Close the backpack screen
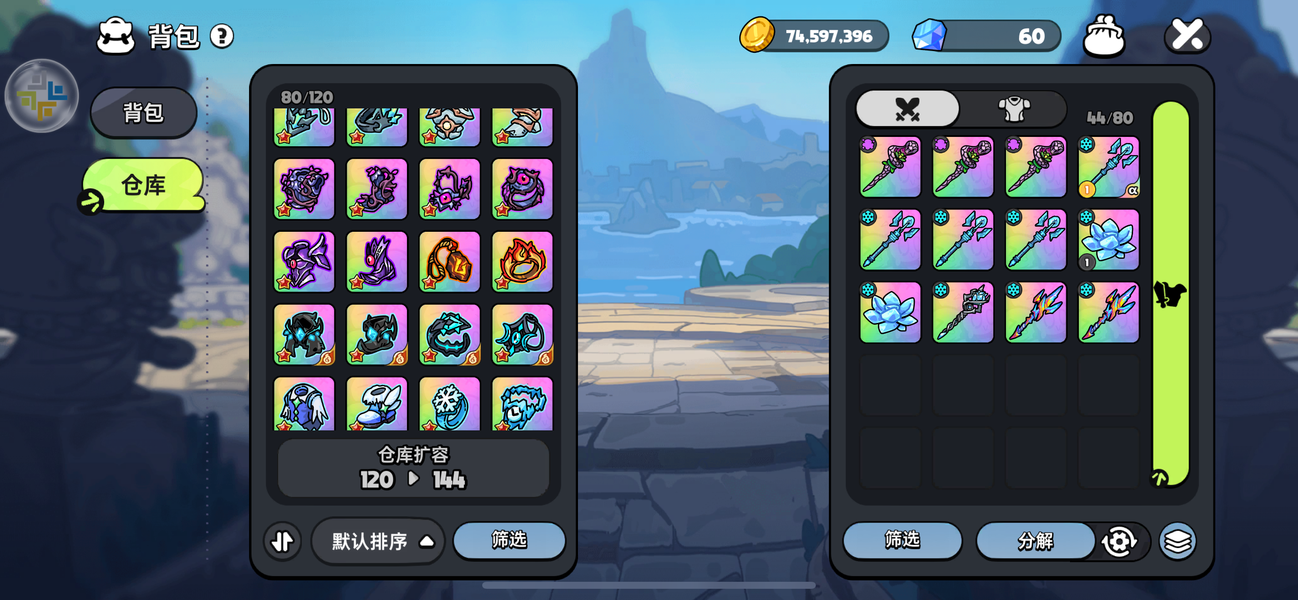Image resolution: width=1298 pixels, height=600 pixels. [x=1187, y=37]
